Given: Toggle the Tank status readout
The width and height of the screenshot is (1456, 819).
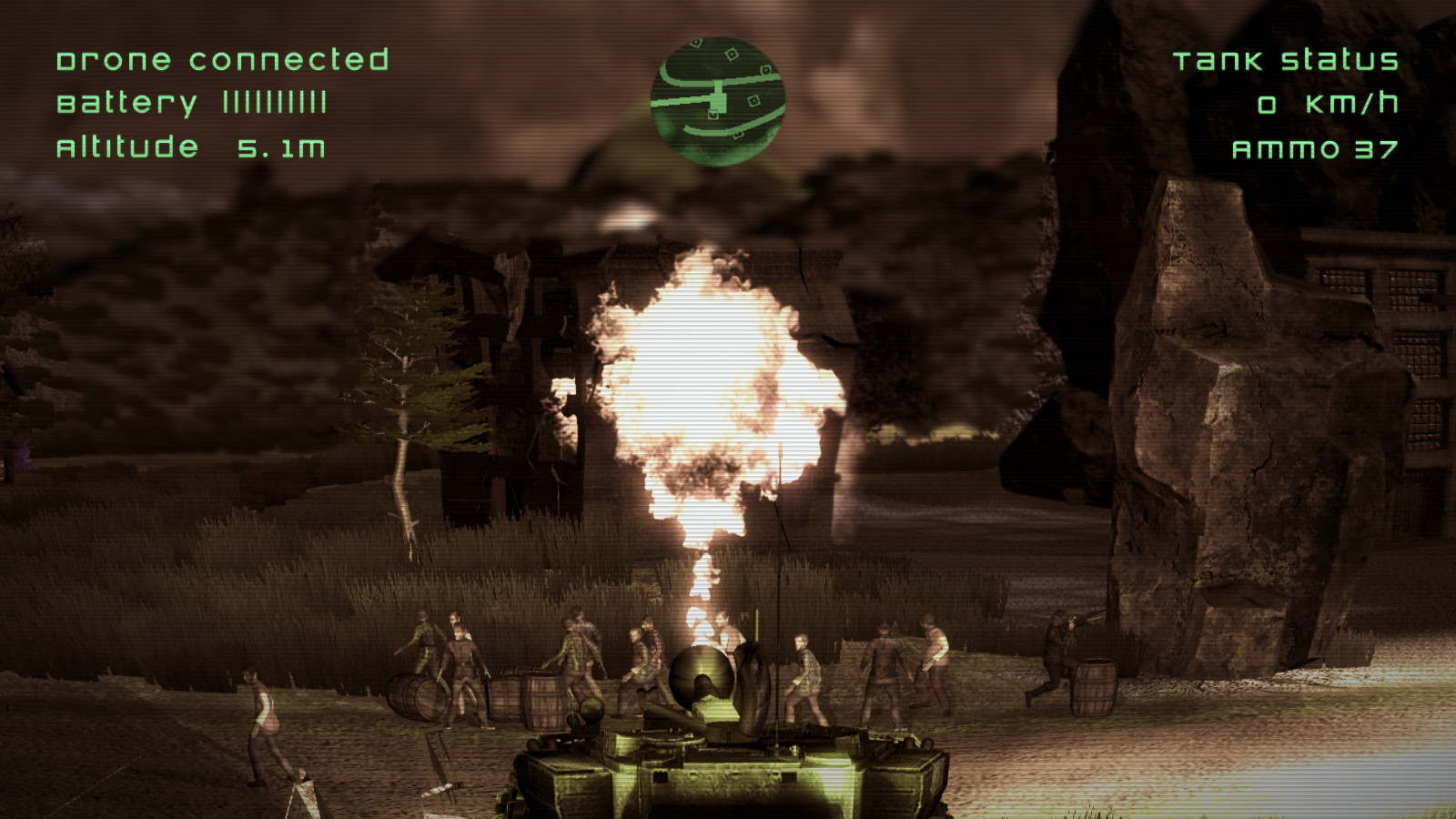Looking at the screenshot, I should coord(1288,62).
